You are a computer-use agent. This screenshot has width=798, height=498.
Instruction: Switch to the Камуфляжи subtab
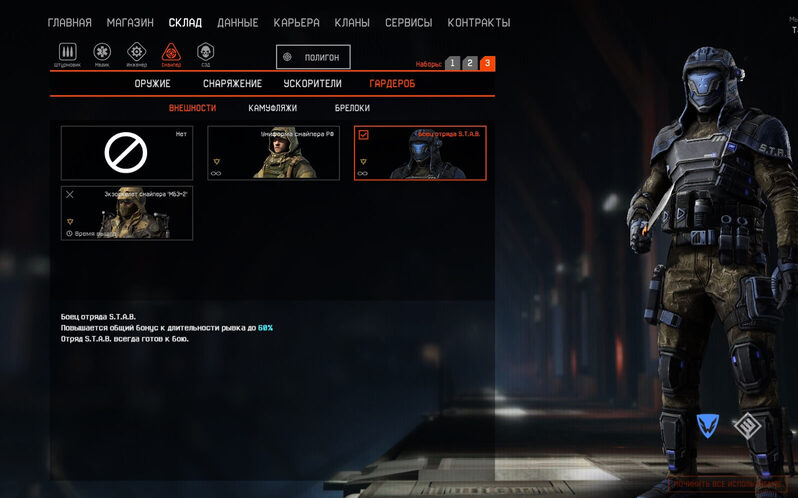pos(272,108)
